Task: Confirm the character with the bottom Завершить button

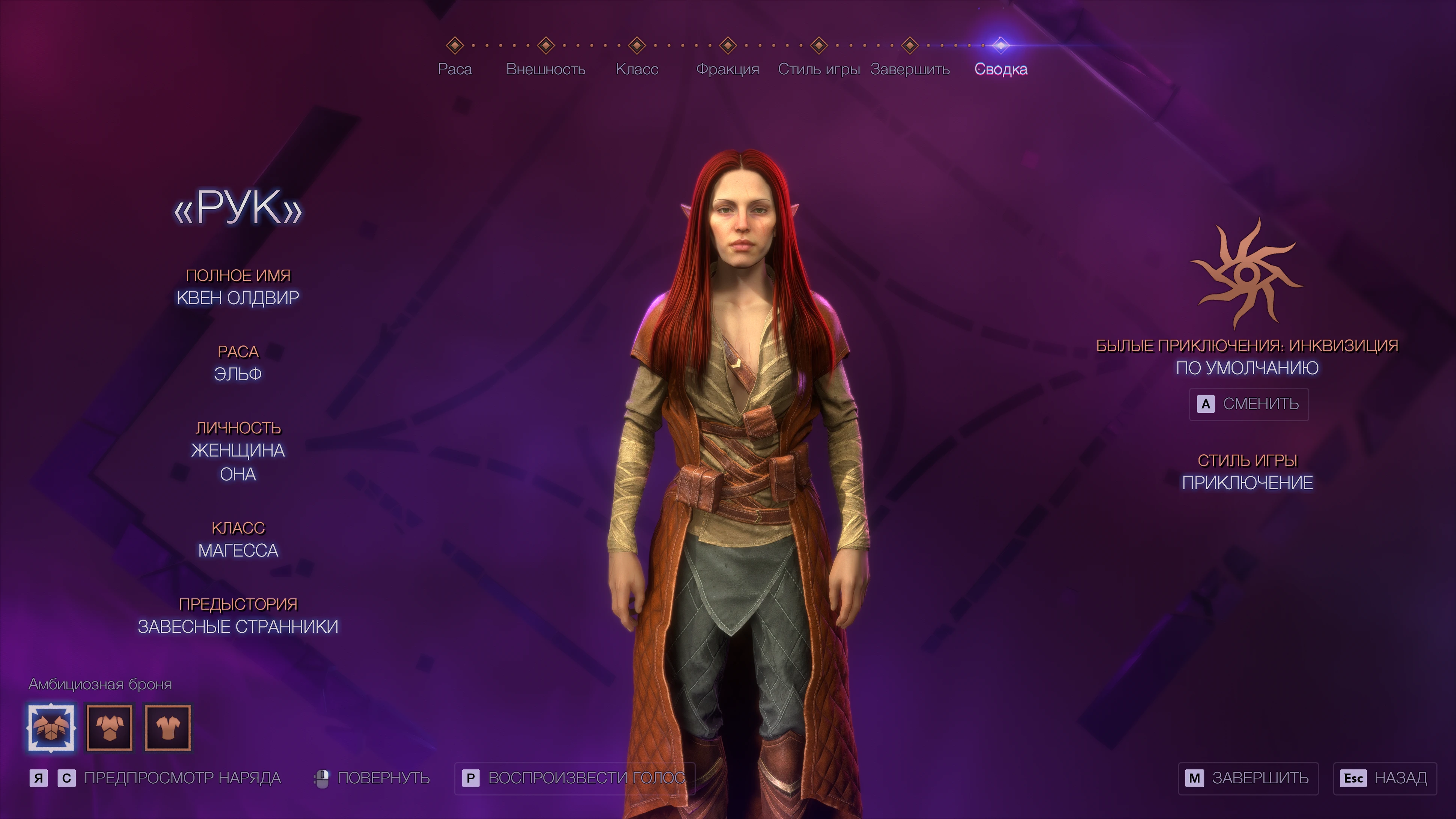Action: point(1248,778)
